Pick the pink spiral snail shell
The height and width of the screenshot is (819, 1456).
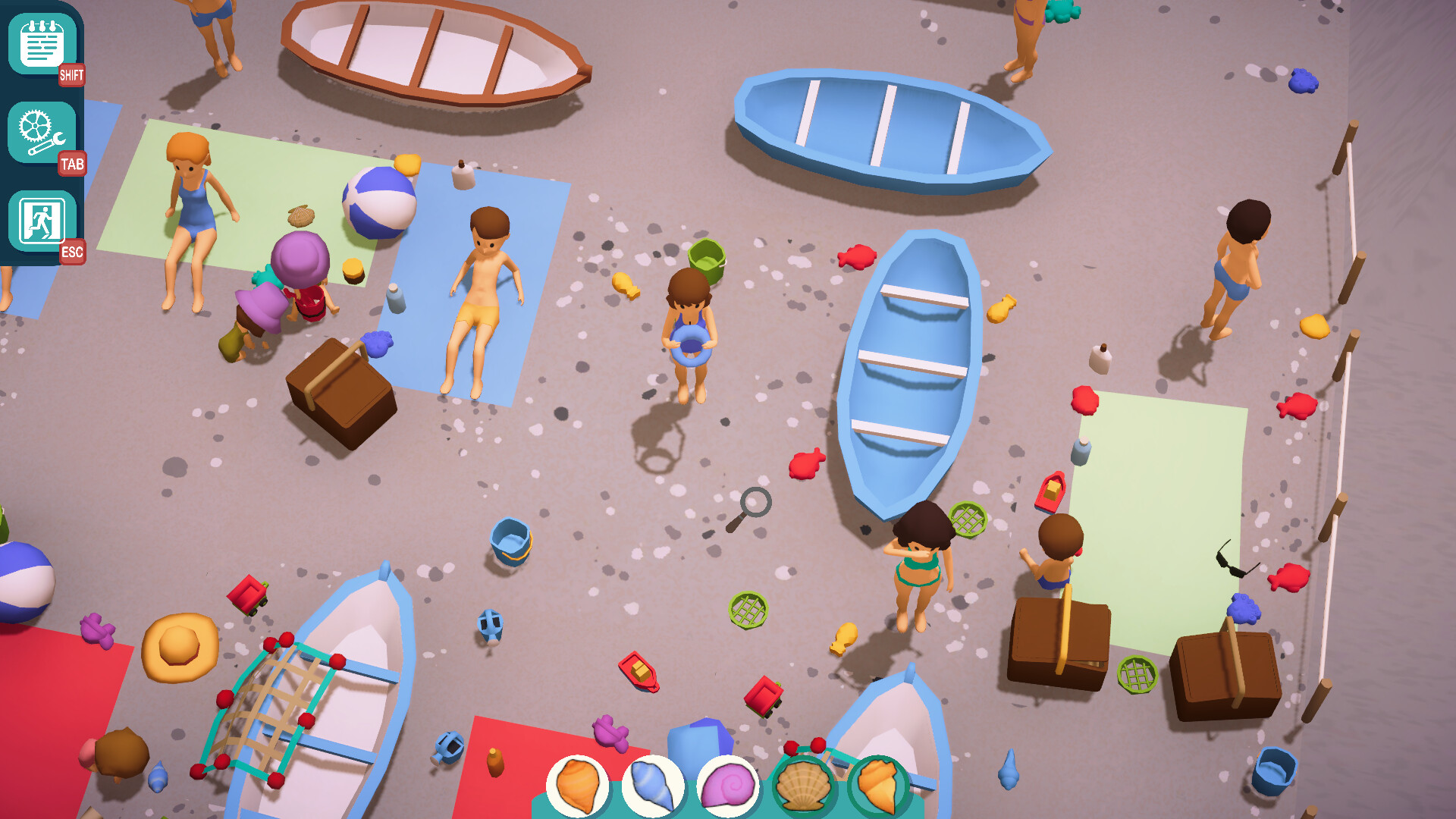727,786
